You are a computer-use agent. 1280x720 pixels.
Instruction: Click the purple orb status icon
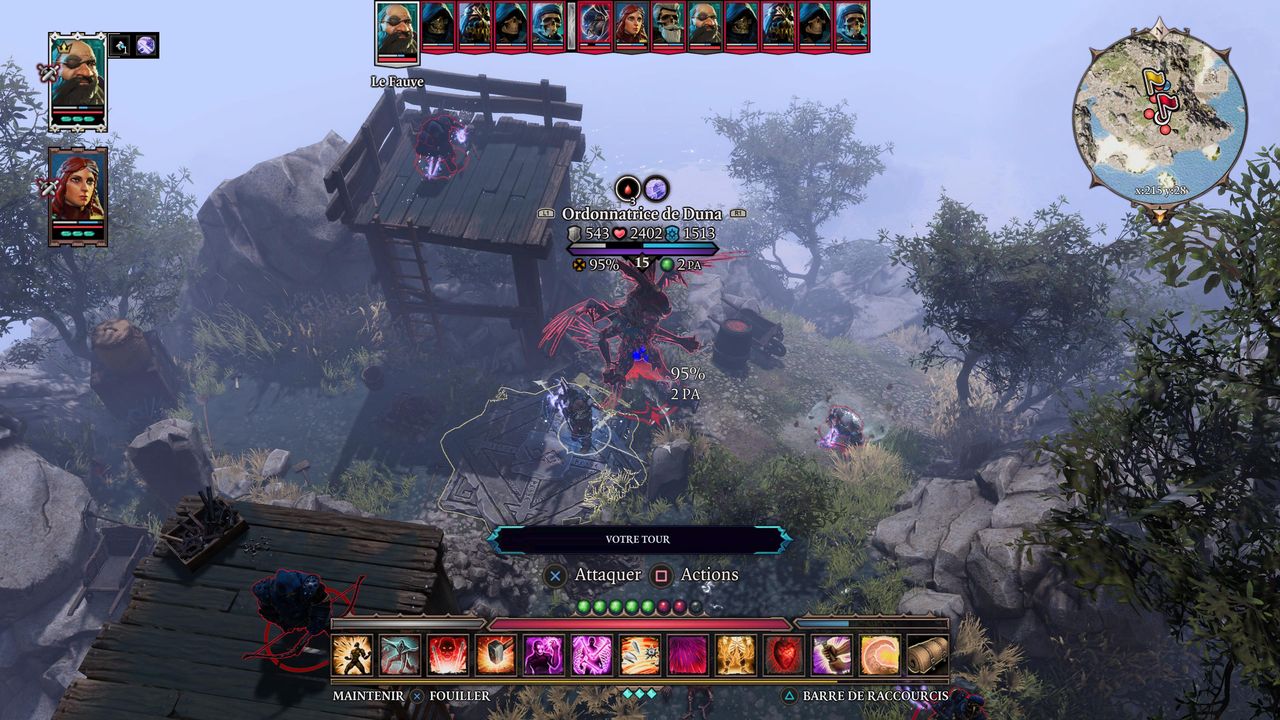click(x=656, y=188)
